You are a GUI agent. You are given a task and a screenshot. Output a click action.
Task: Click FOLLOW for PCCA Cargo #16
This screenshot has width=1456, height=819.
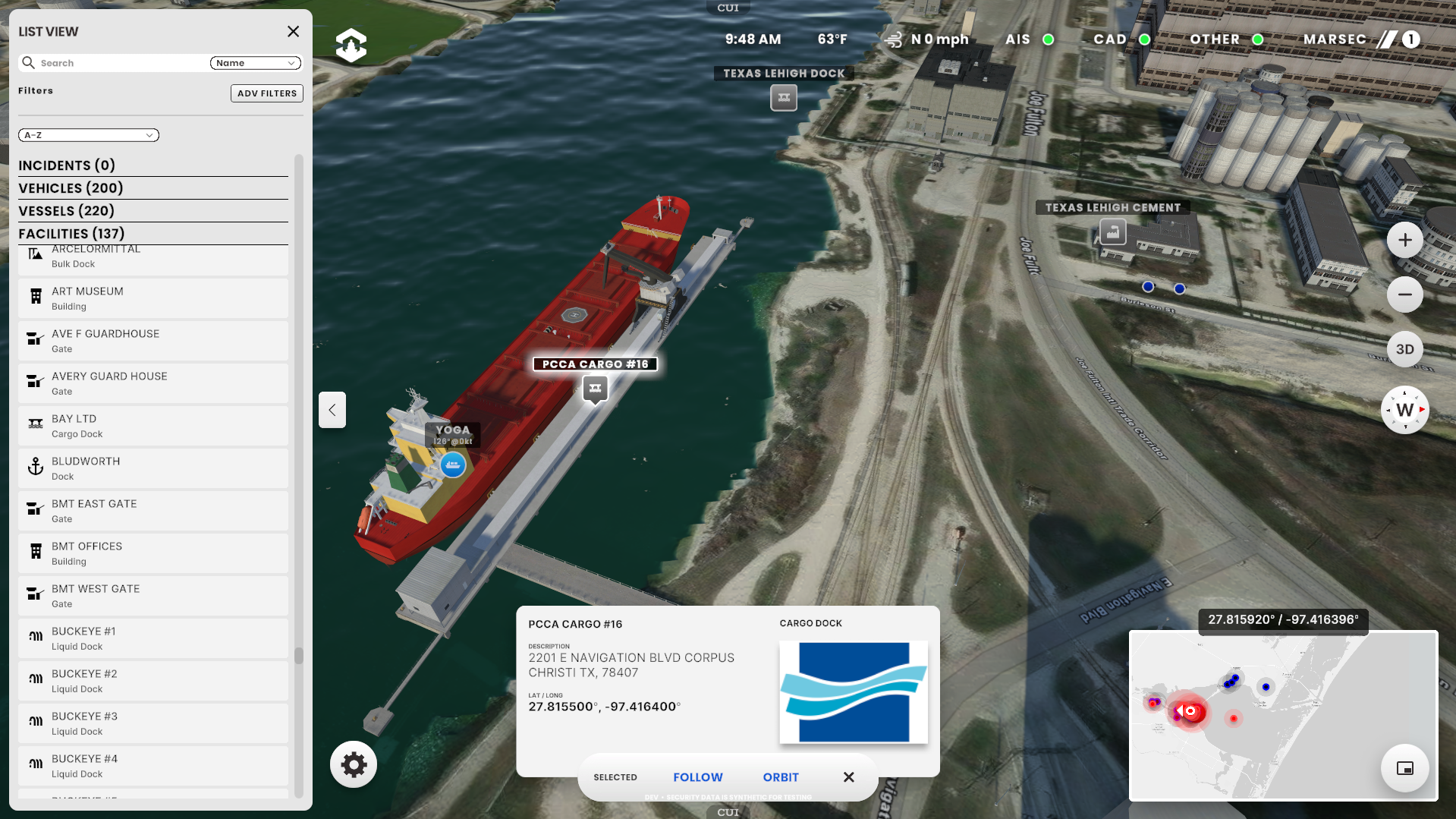tap(697, 776)
